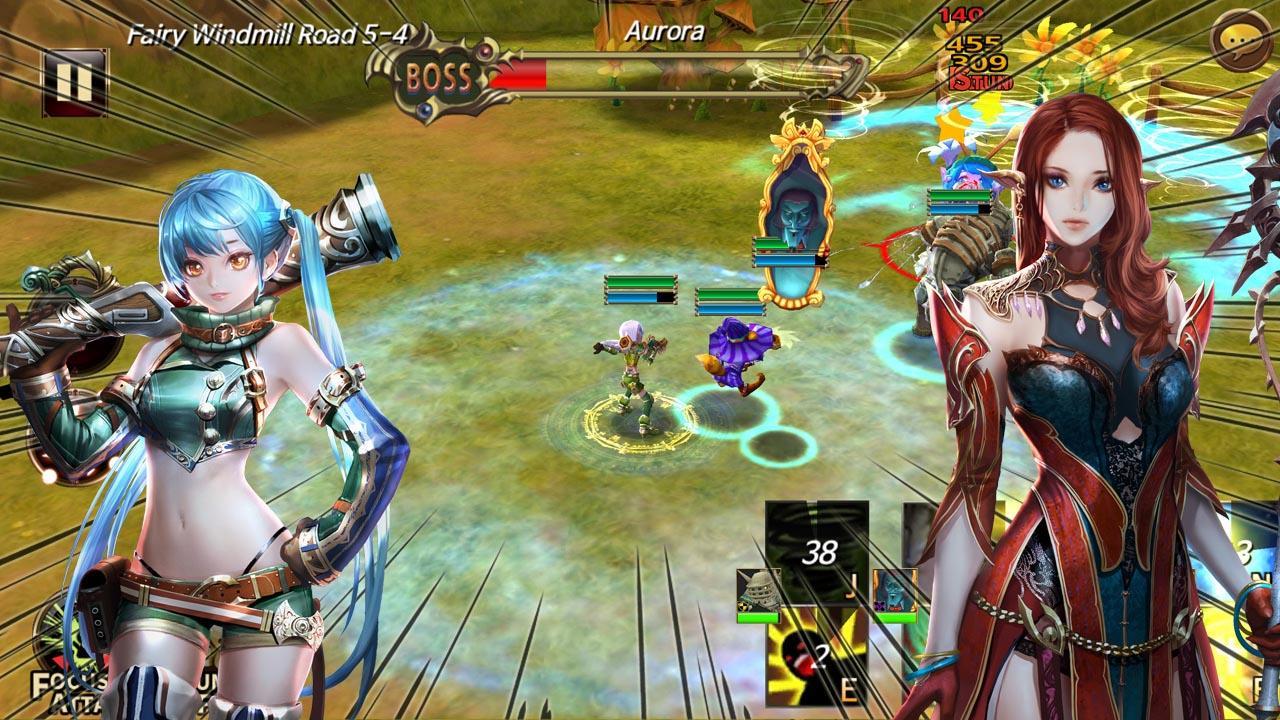Image resolution: width=1280 pixels, height=720 pixels.
Task: Click the companion's green HP bar
Action: [757, 617]
